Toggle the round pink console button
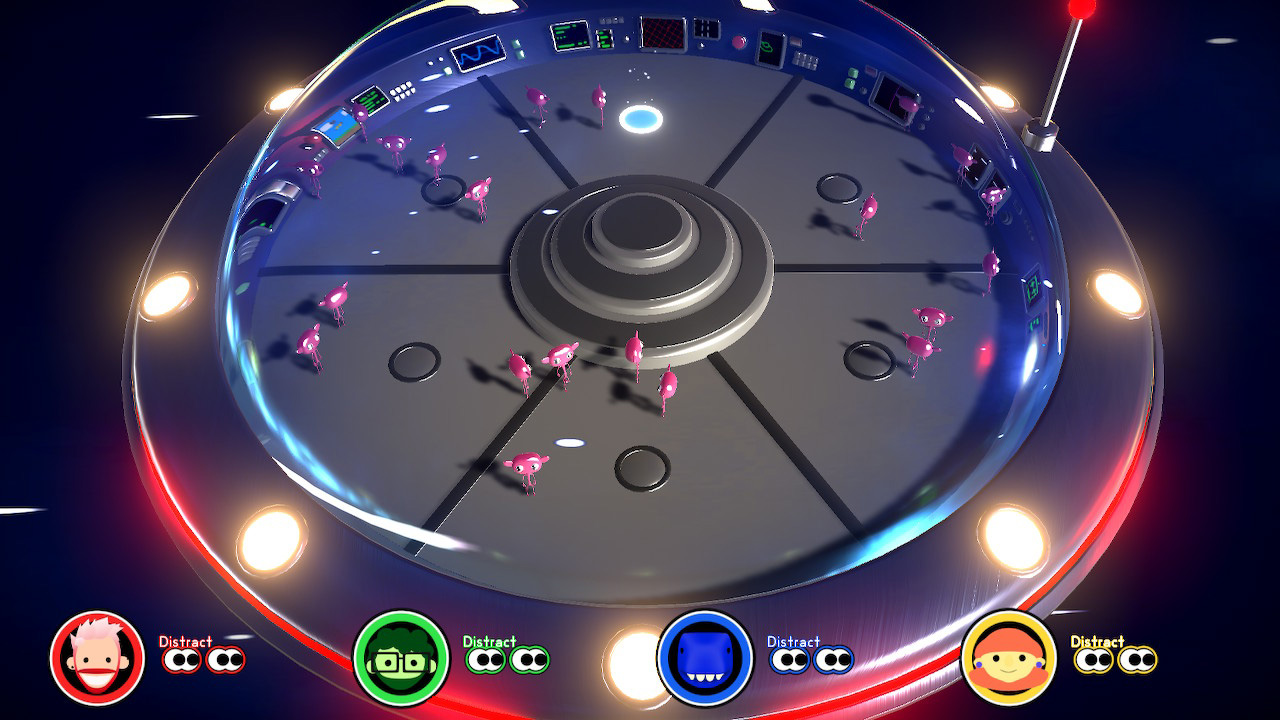Image resolution: width=1280 pixels, height=720 pixels. click(x=738, y=42)
